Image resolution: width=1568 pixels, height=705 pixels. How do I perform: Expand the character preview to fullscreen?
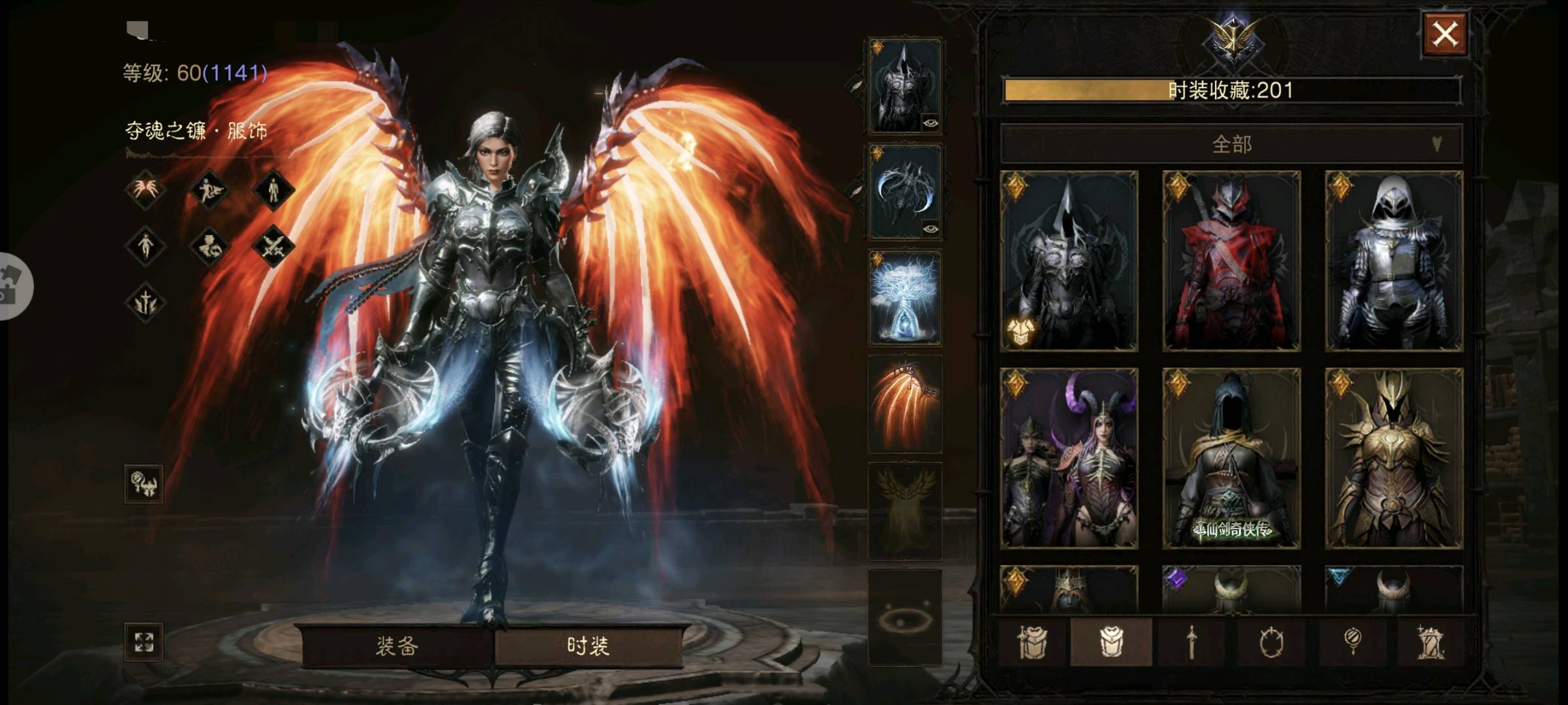pos(144,642)
